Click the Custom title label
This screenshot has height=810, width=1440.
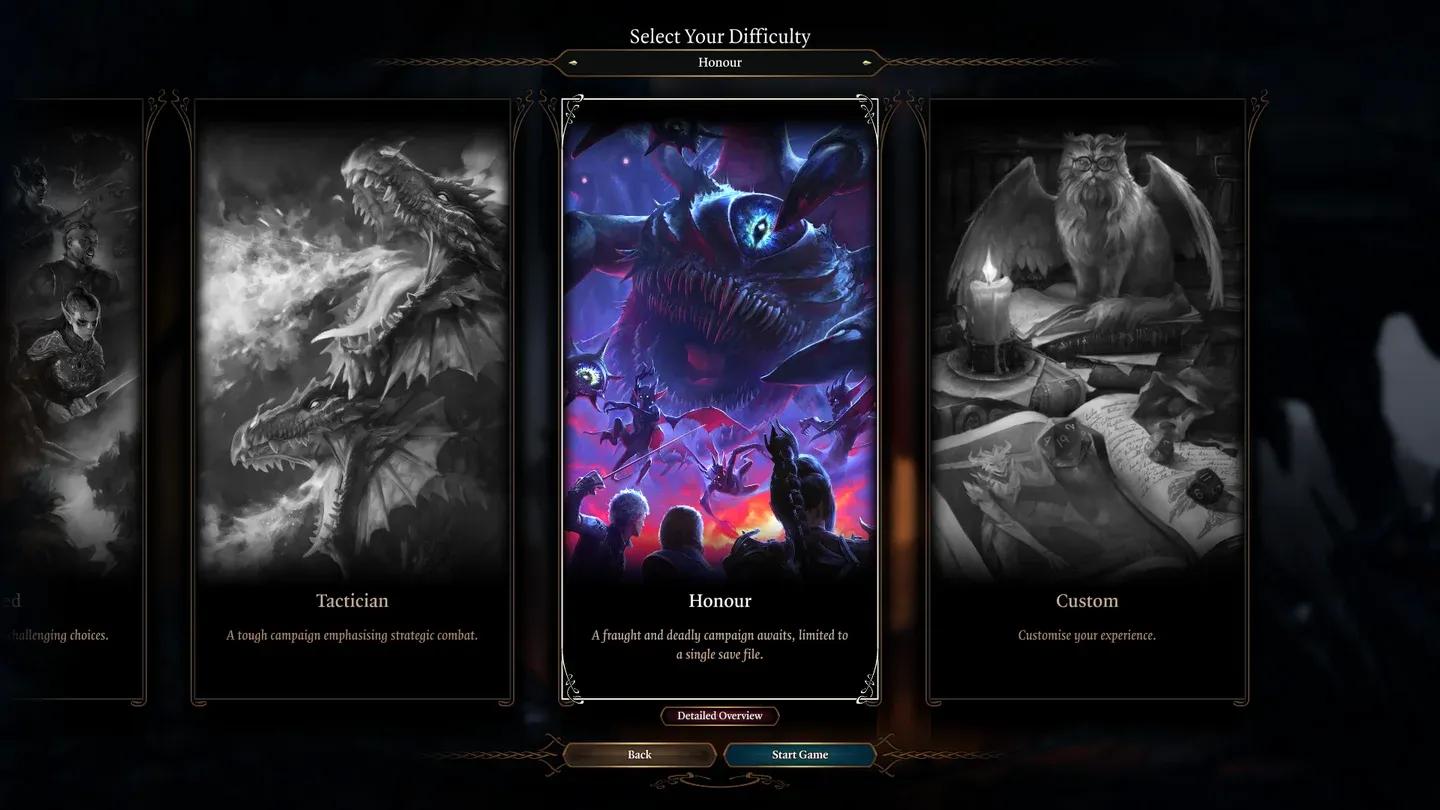point(1087,600)
